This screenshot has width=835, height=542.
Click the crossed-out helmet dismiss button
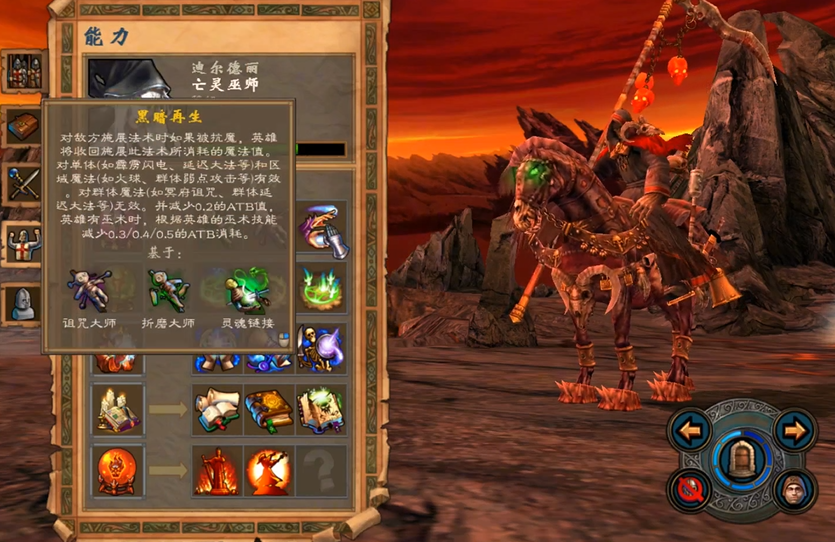(691, 490)
